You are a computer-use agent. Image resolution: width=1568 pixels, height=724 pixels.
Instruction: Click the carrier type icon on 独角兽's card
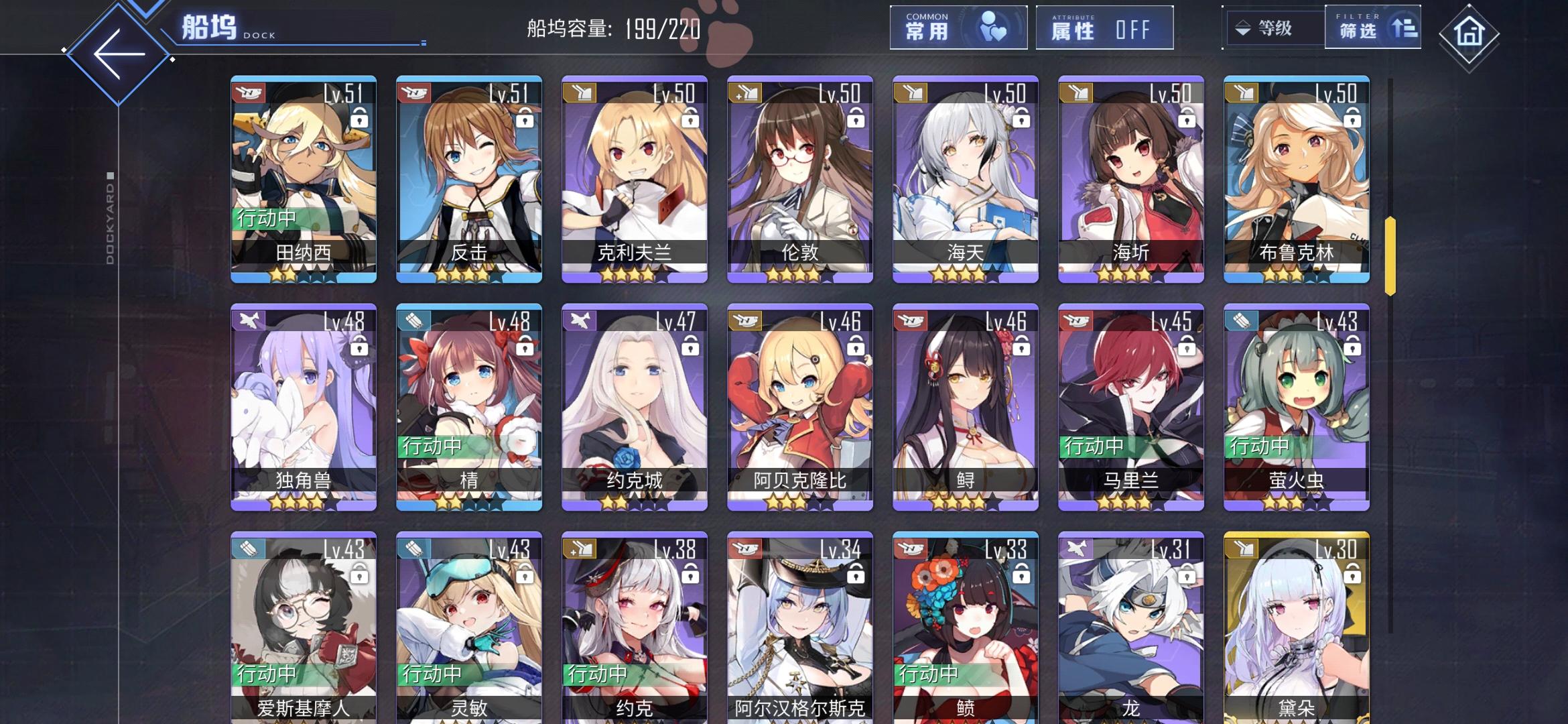247,321
